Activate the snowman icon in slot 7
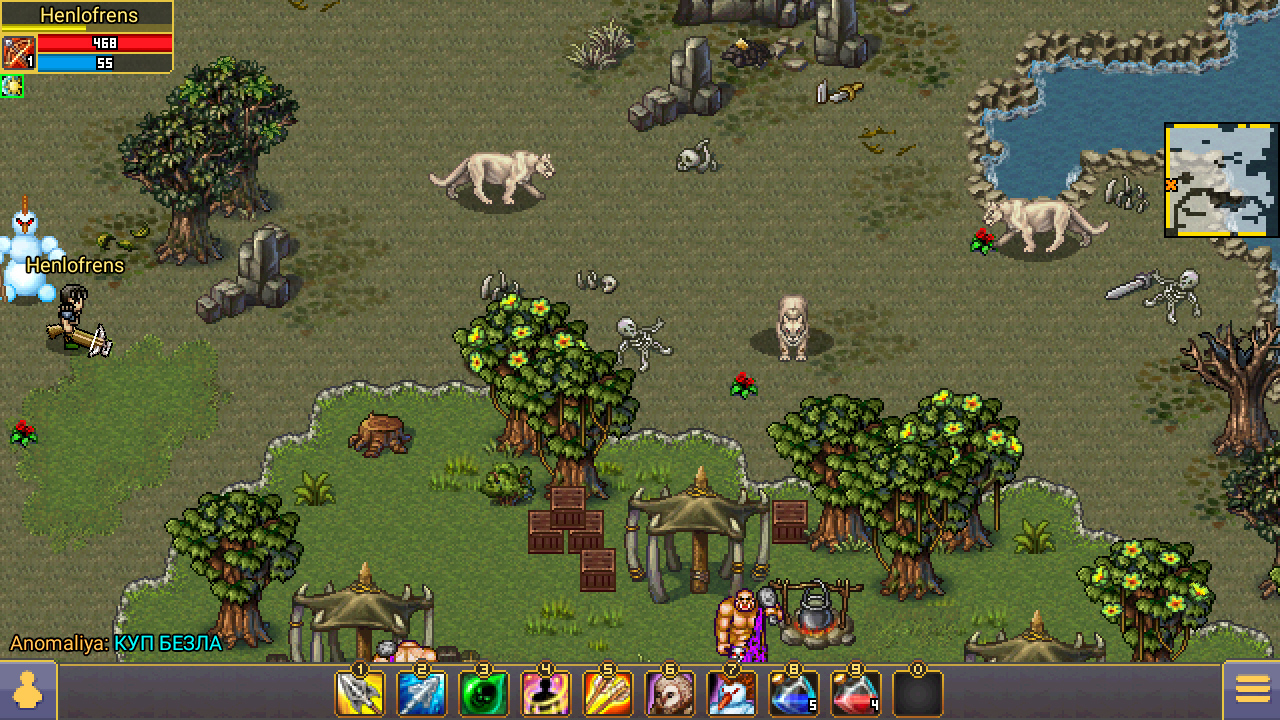Screen dimensions: 1280x720 point(731,693)
